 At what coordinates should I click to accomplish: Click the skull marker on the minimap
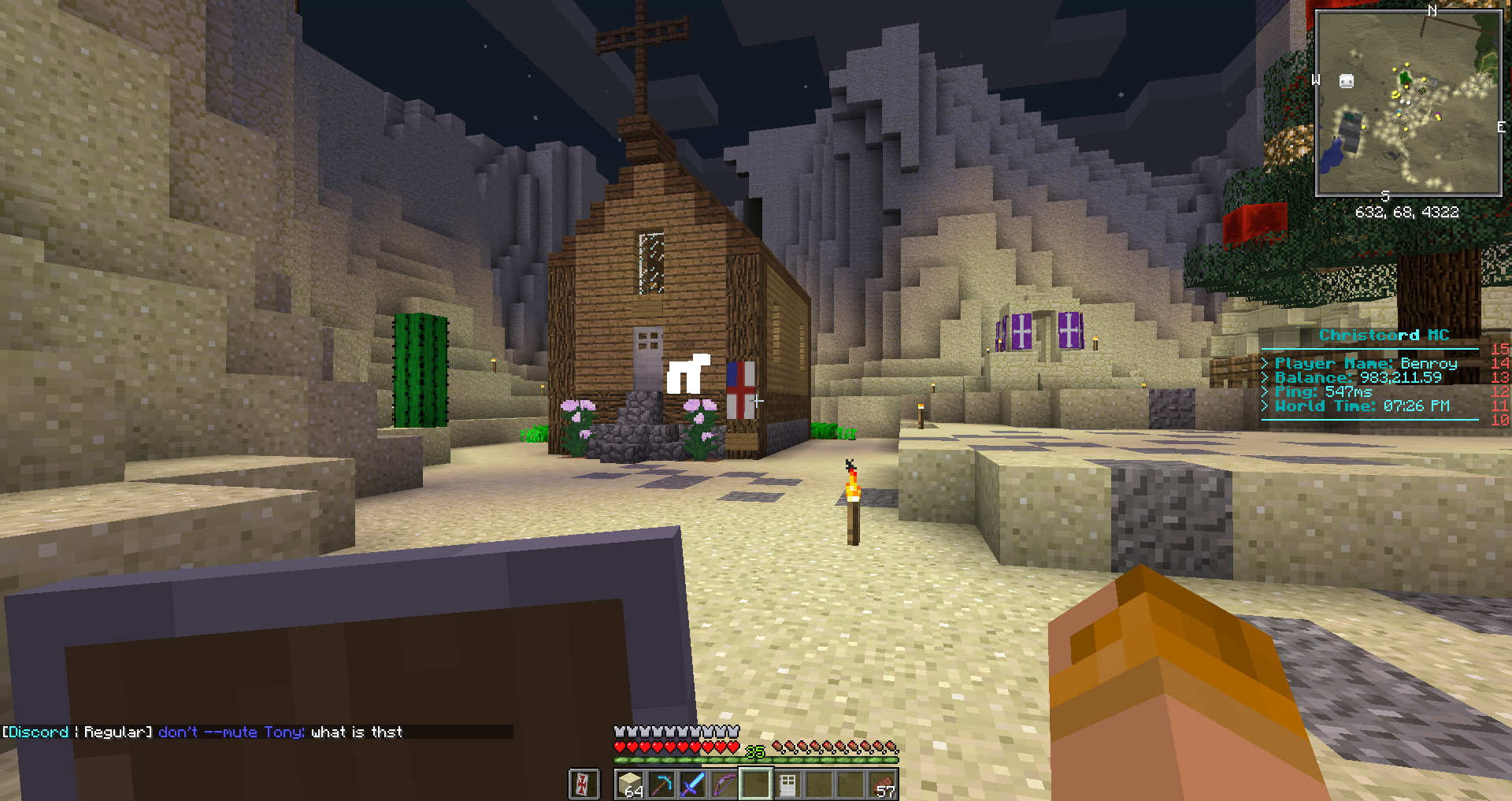click(x=1347, y=81)
